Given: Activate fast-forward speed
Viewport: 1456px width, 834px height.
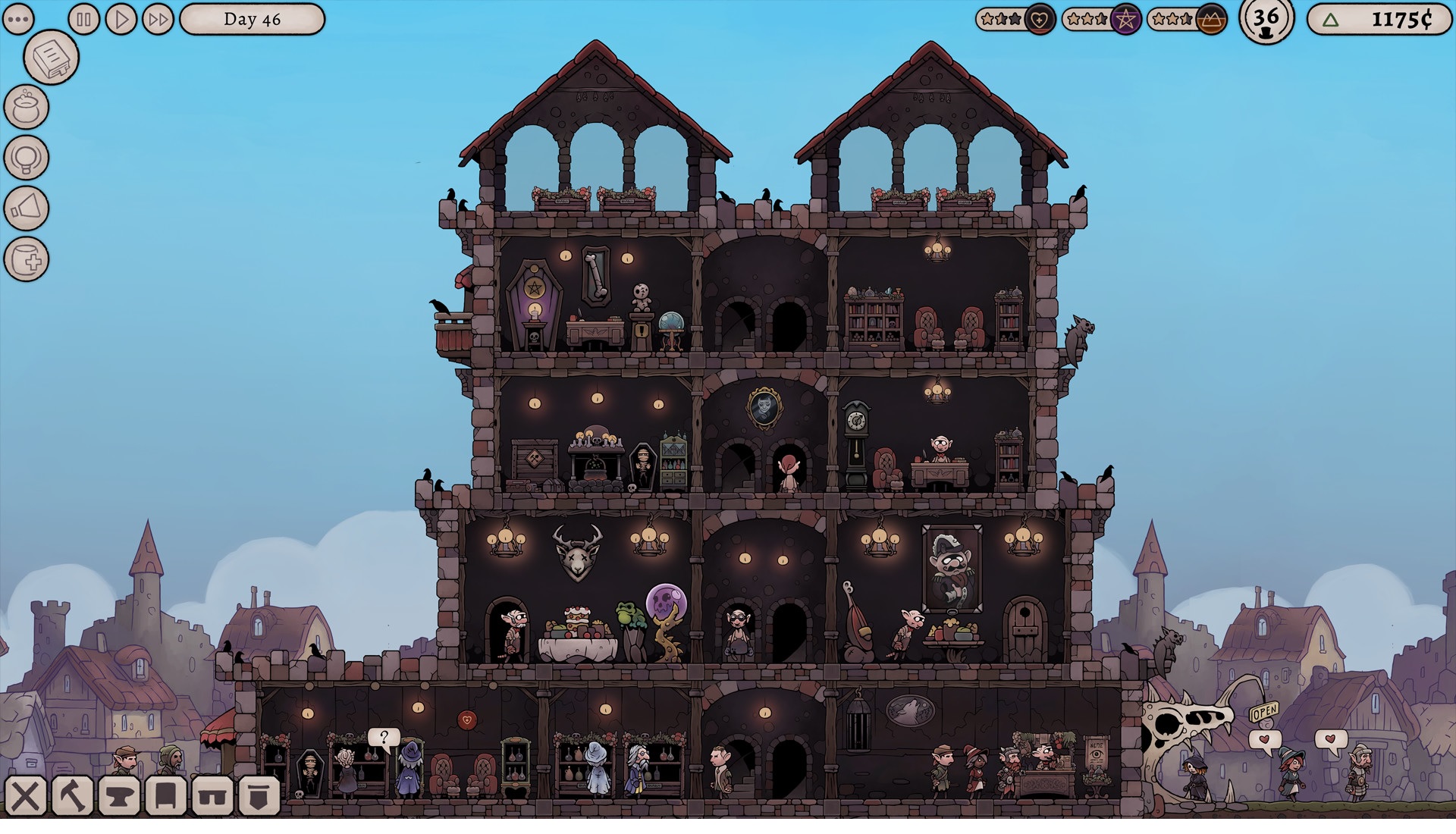Looking at the screenshot, I should click(158, 19).
